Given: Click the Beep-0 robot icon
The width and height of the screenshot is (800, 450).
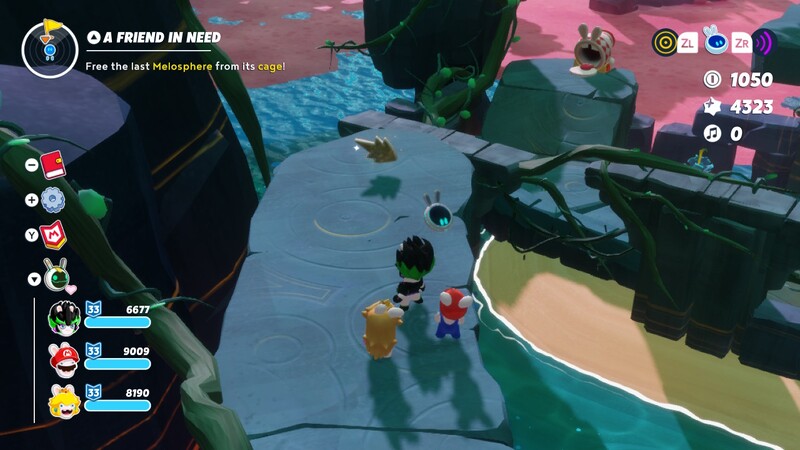Looking at the screenshot, I should click(x=714, y=41).
